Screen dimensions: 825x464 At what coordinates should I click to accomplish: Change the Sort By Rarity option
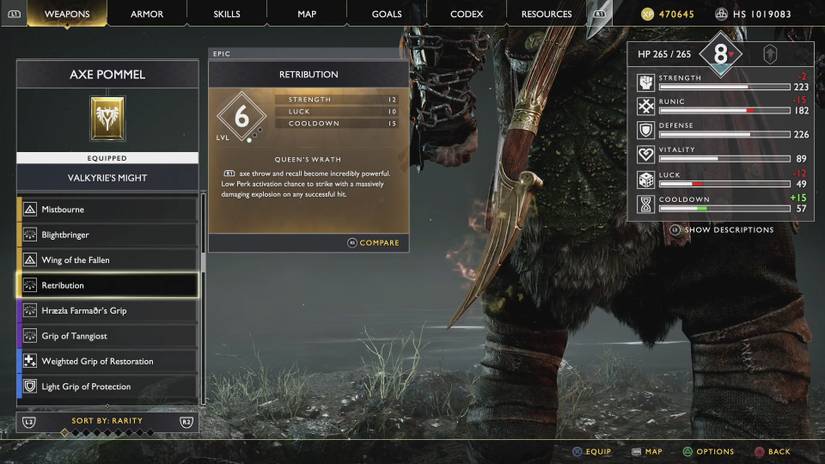[107, 421]
